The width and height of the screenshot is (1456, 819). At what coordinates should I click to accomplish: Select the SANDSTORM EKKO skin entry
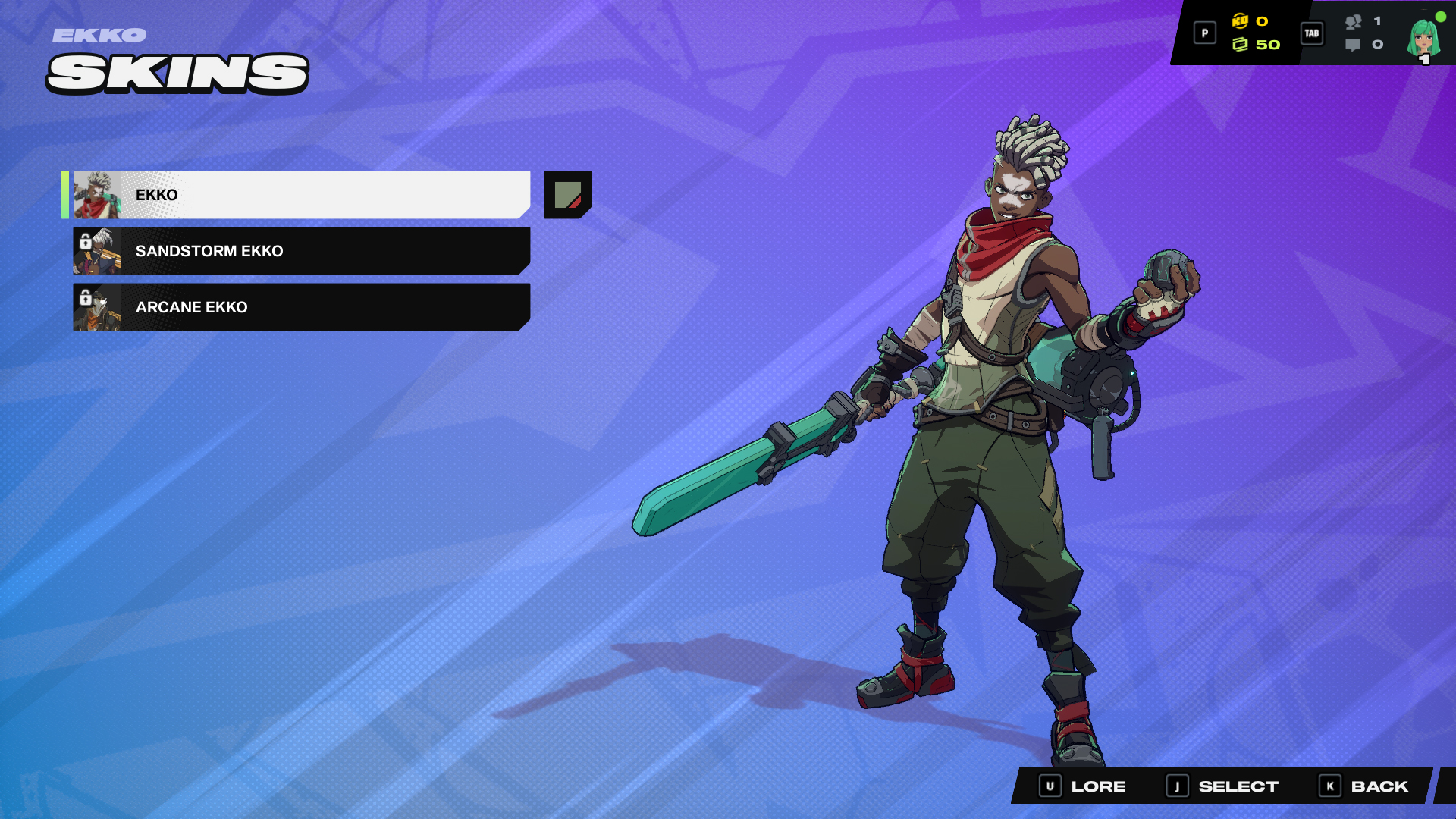pos(303,251)
